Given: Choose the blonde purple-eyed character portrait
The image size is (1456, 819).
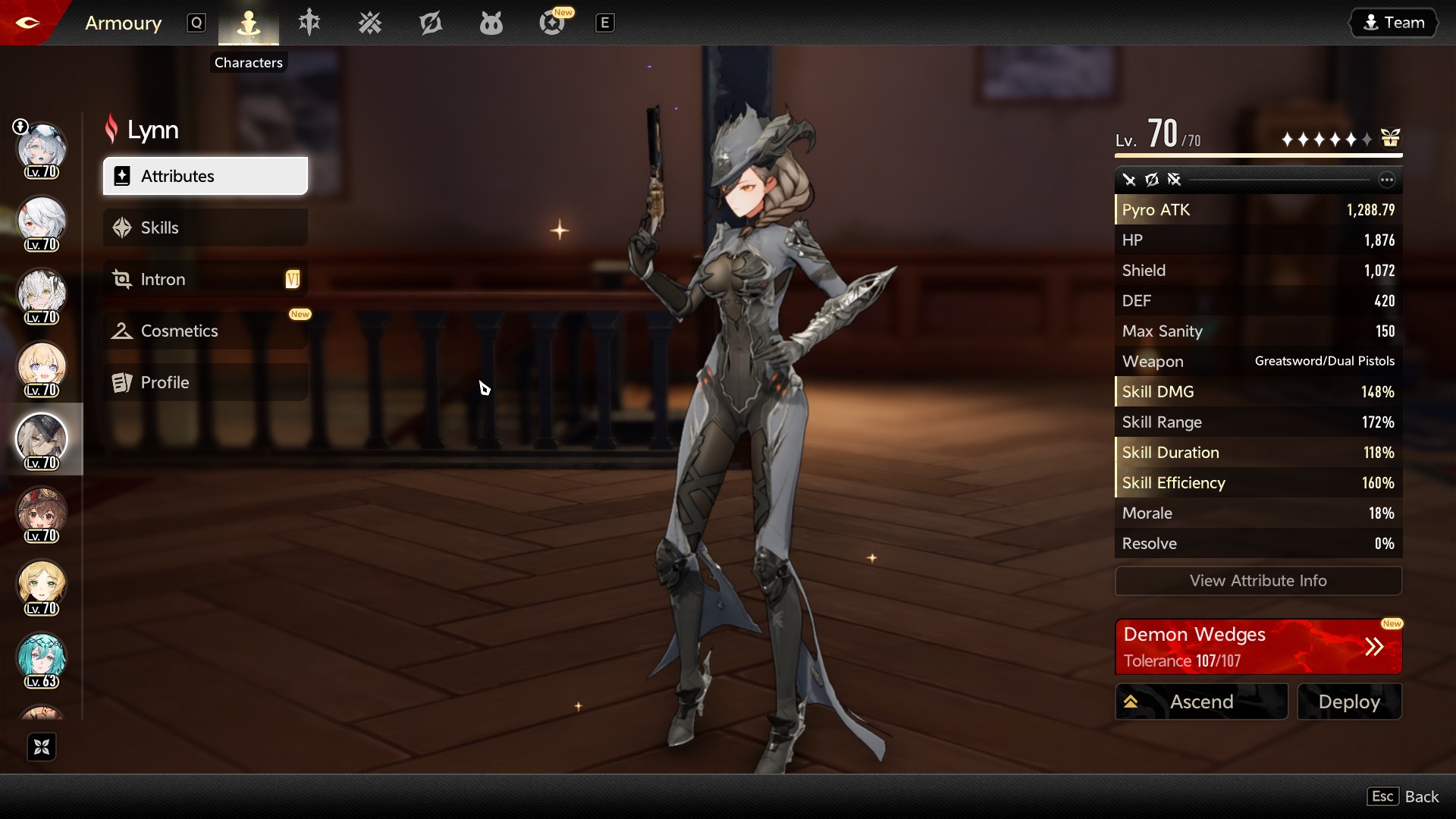Looking at the screenshot, I should tap(42, 367).
